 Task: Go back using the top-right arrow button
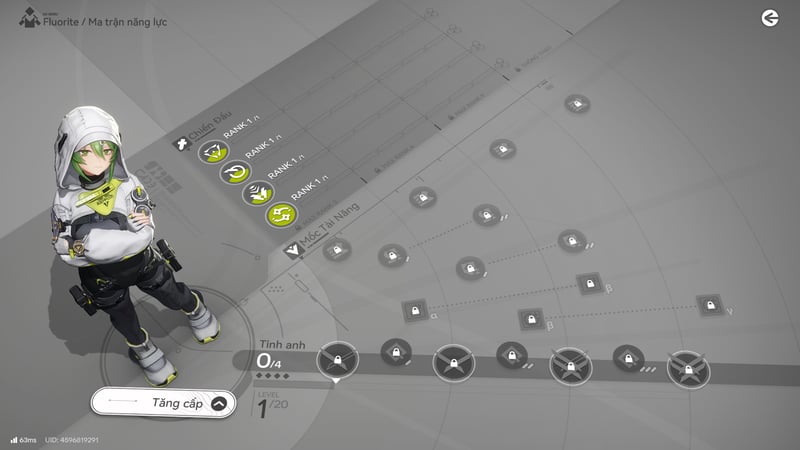point(769,17)
